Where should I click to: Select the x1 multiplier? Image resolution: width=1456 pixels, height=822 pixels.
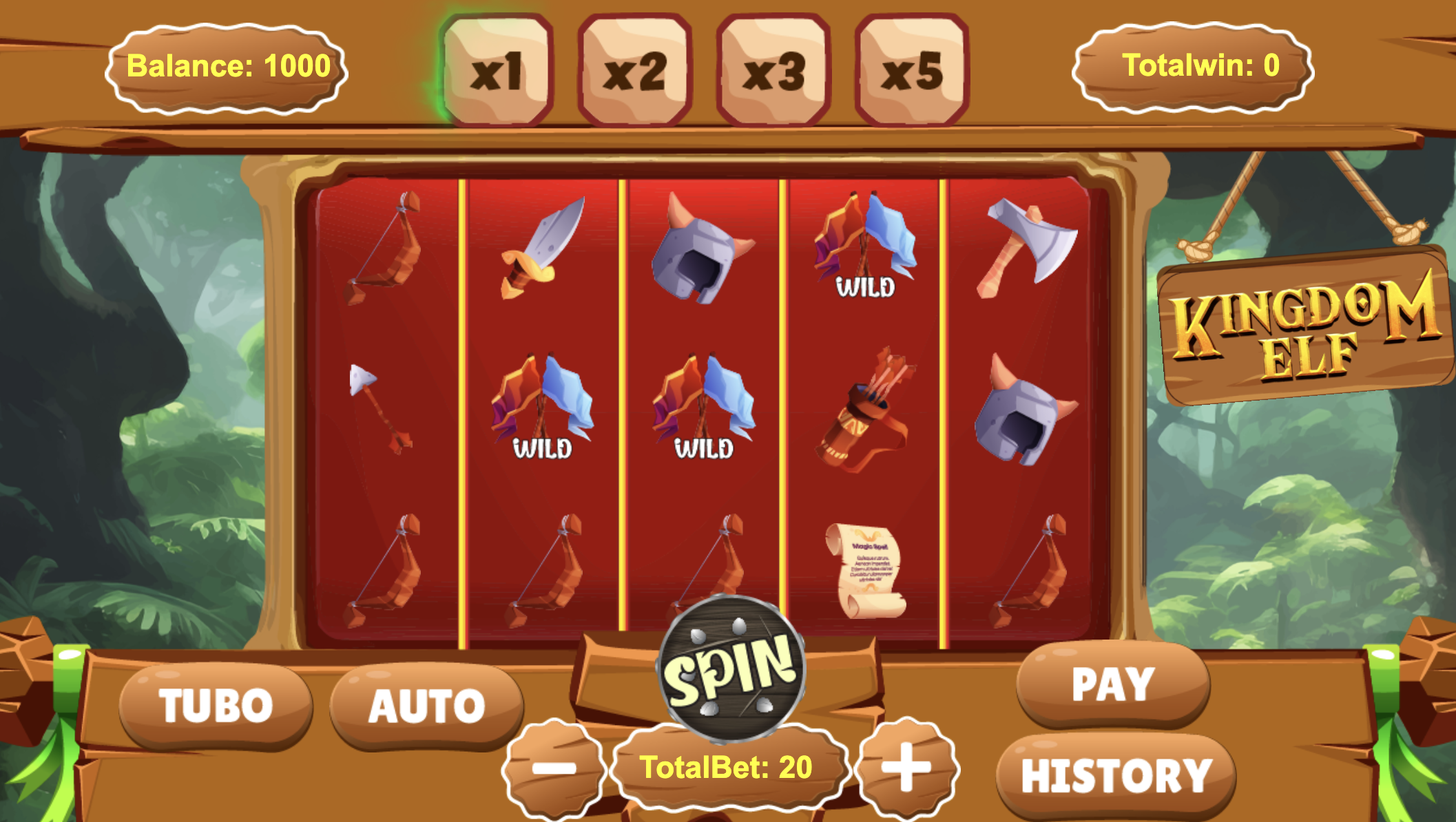[x=497, y=70]
